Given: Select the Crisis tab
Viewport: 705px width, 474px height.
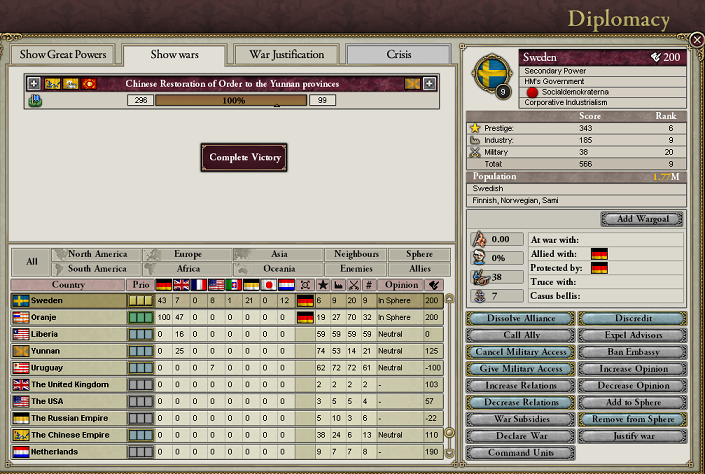Looking at the screenshot, I should [398, 54].
